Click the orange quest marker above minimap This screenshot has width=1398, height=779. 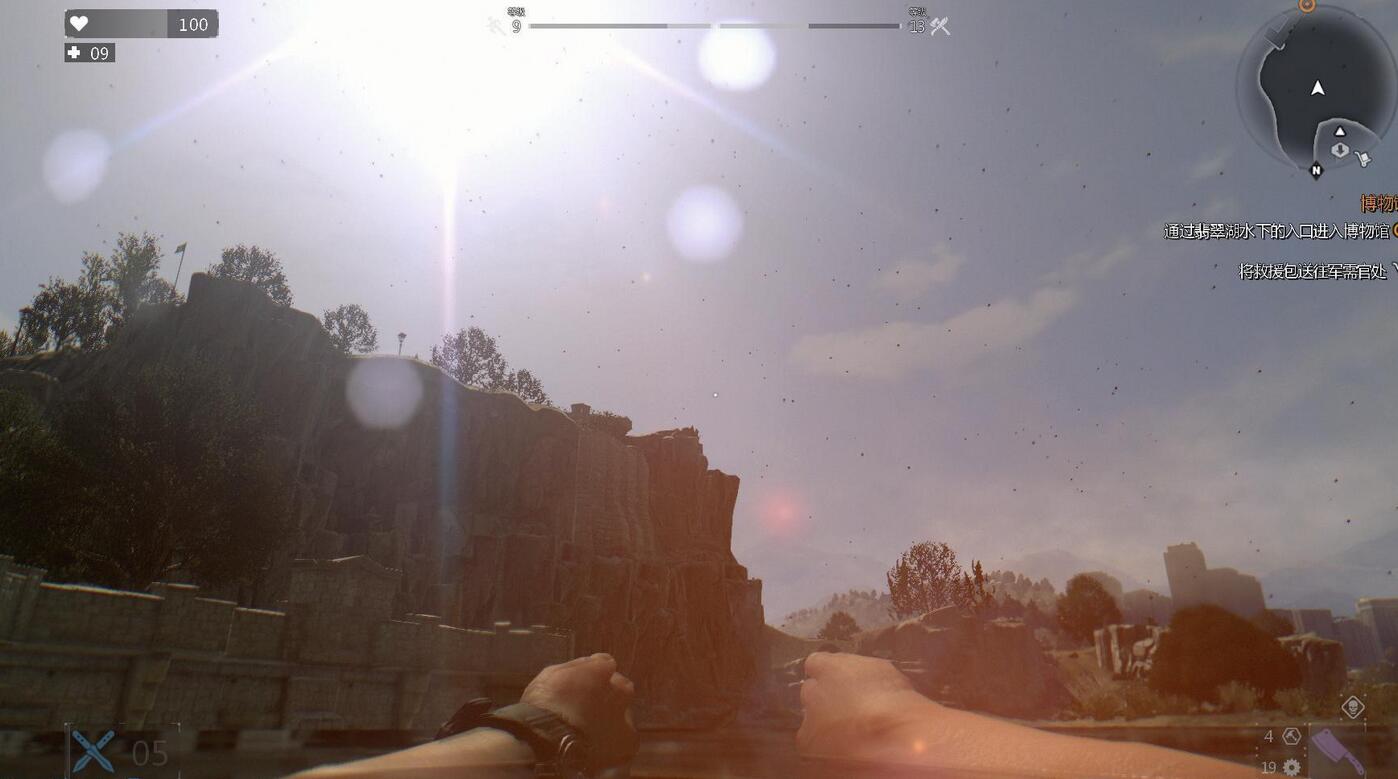point(1306,5)
